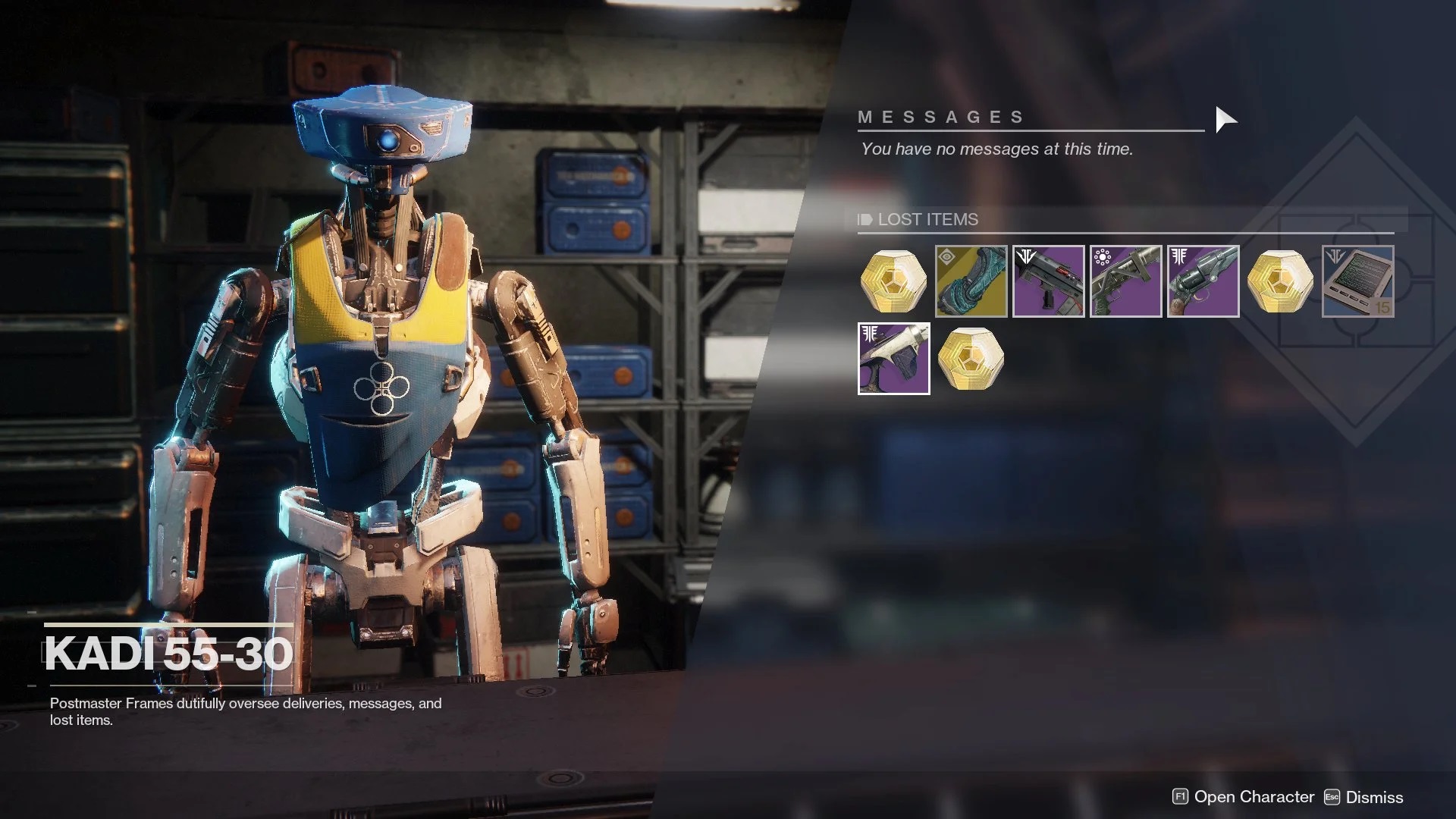
Task: Select the white legendary weapon slot
Action: point(893,359)
